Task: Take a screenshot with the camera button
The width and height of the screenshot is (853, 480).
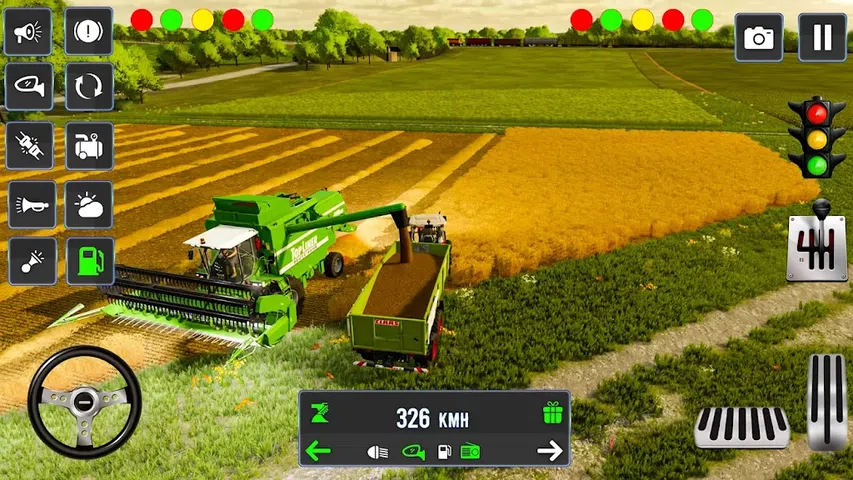Action: coord(759,38)
